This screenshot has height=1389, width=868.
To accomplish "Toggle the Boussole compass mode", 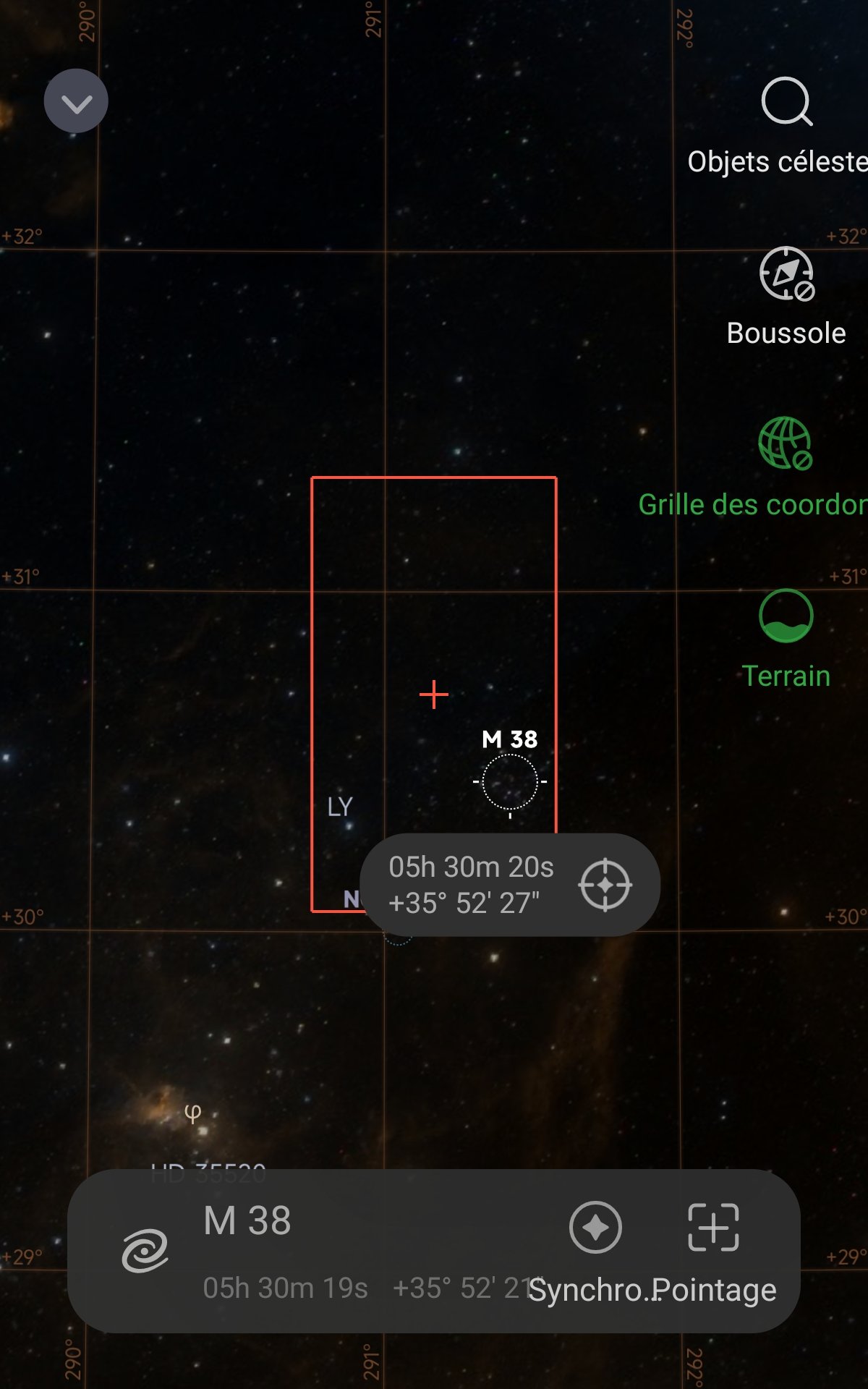I will point(786,274).
